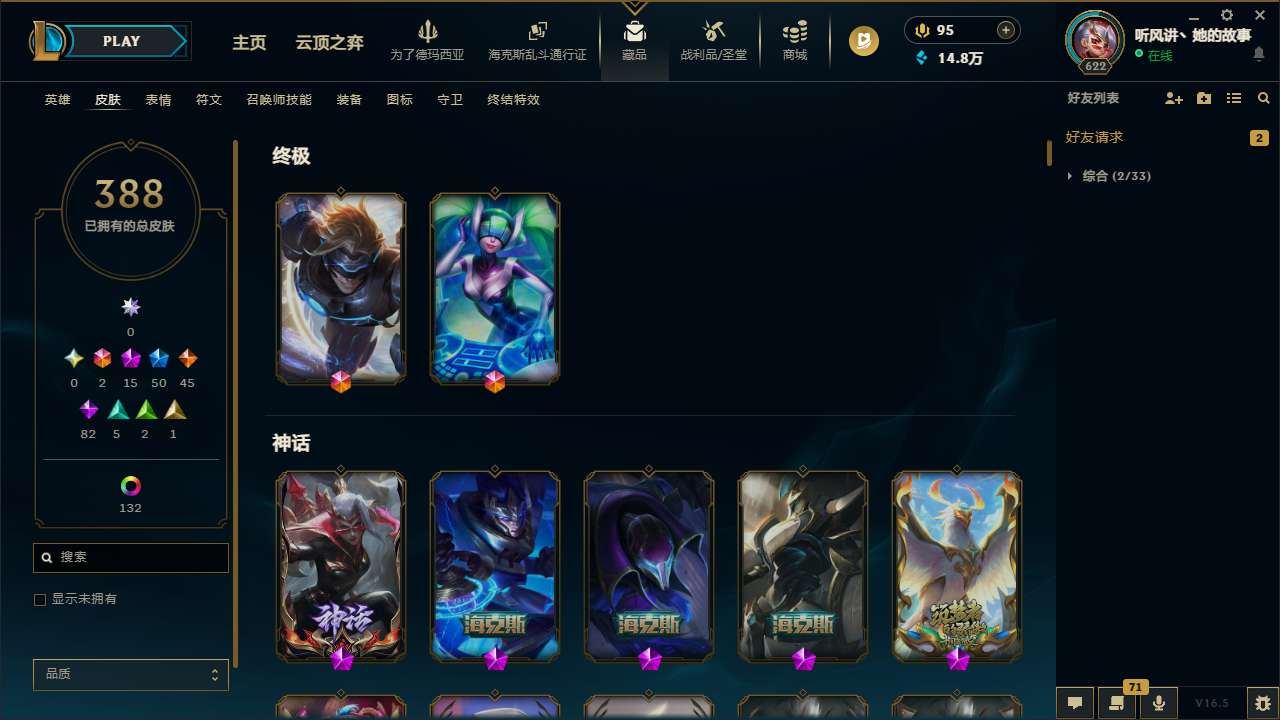Click the 搜索 search input field
Viewport: 1280px width, 720px height.
[x=130, y=557]
